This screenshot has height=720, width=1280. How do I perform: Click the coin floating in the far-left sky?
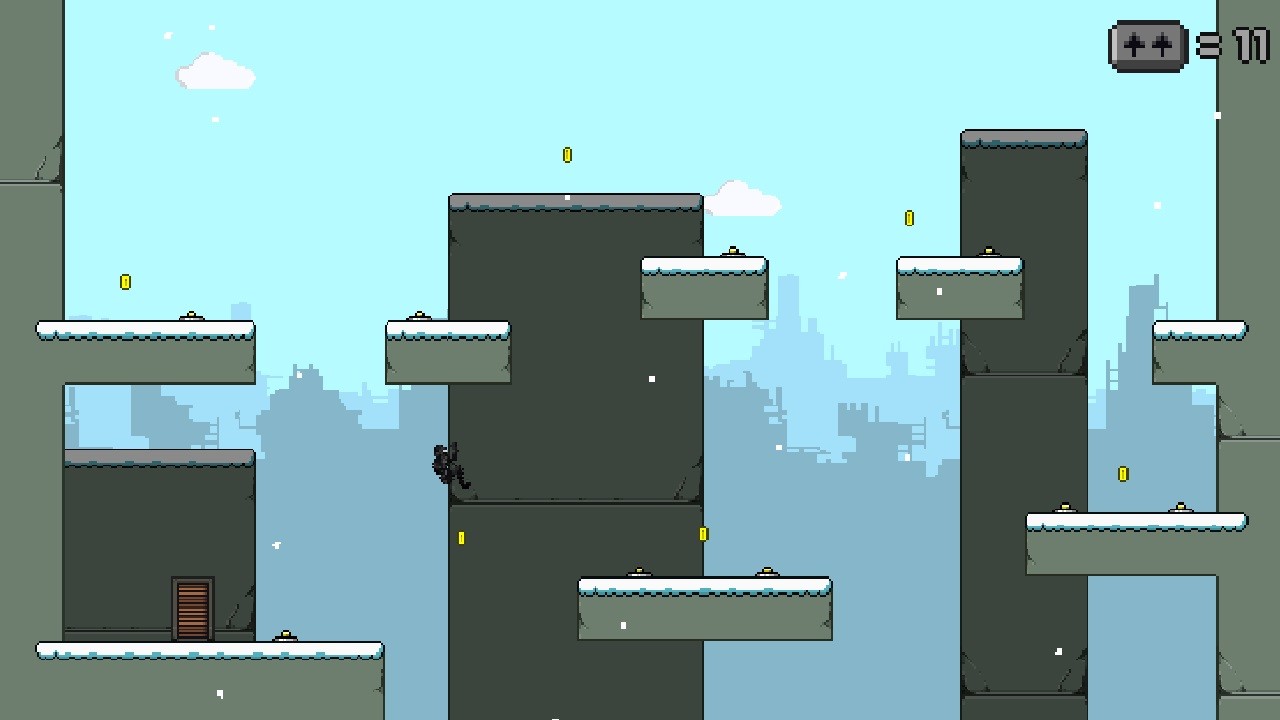125,281
